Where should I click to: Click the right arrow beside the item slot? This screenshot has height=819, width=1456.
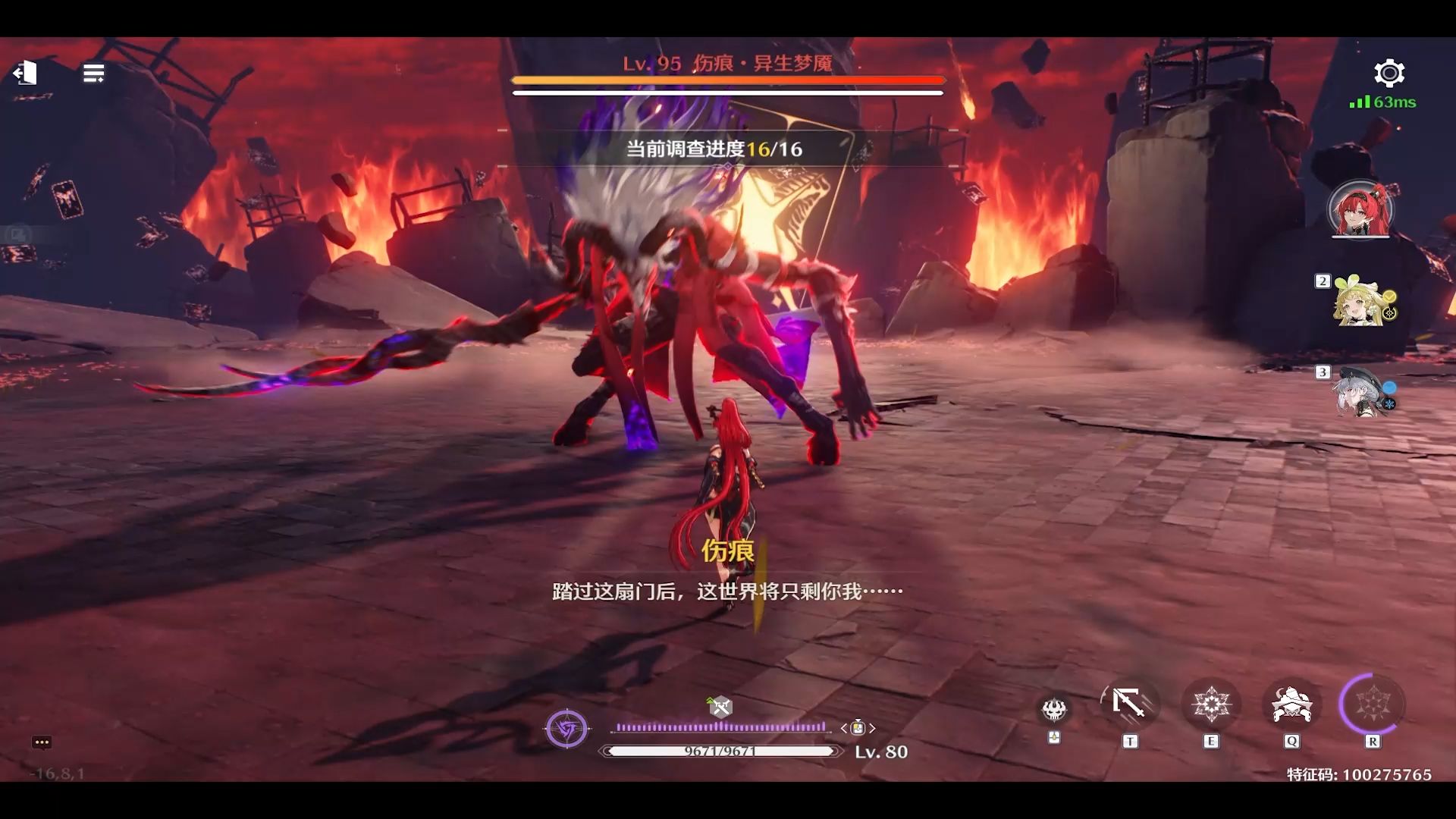(x=873, y=728)
